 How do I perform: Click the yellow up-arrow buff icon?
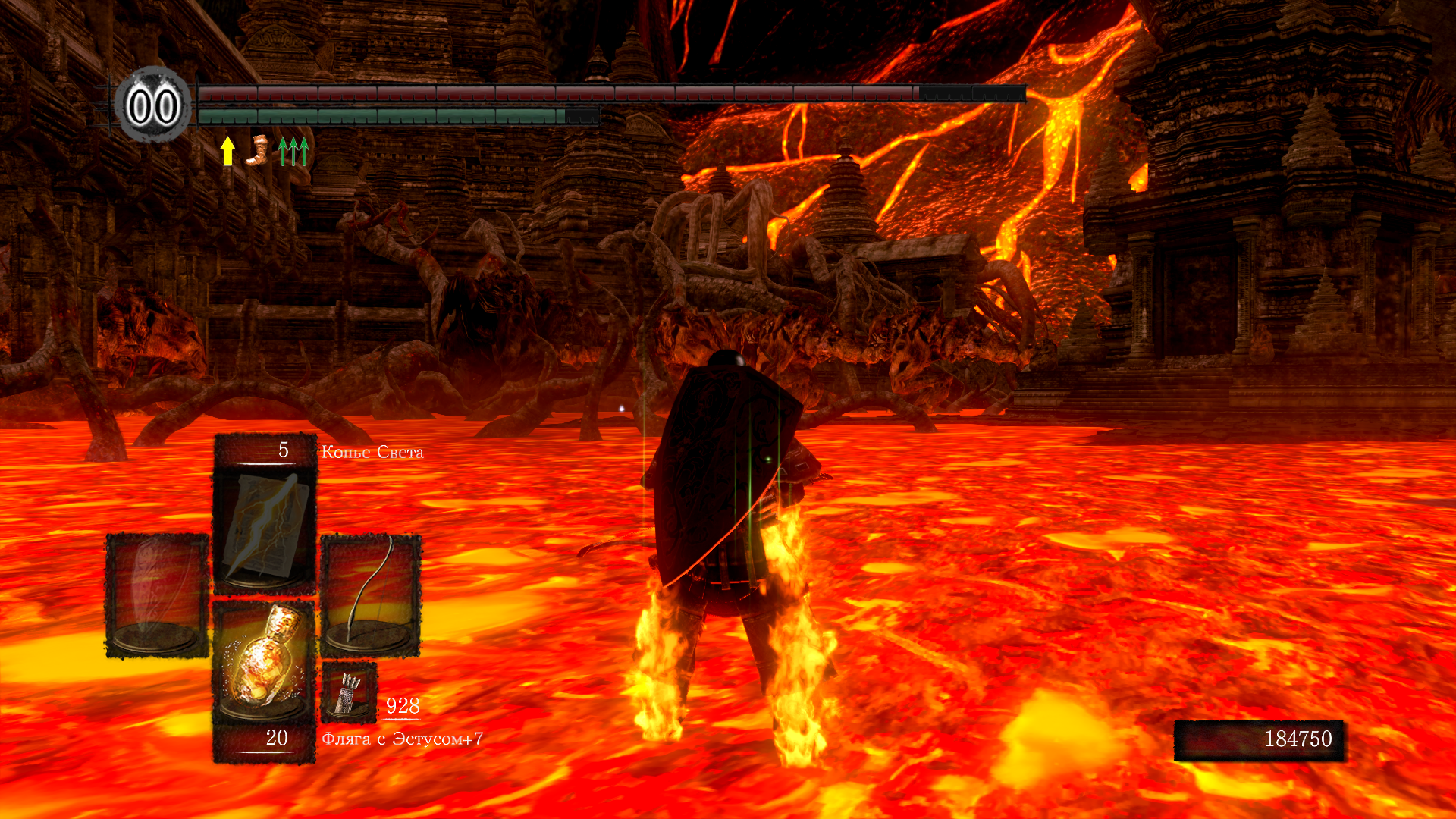coord(227,150)
